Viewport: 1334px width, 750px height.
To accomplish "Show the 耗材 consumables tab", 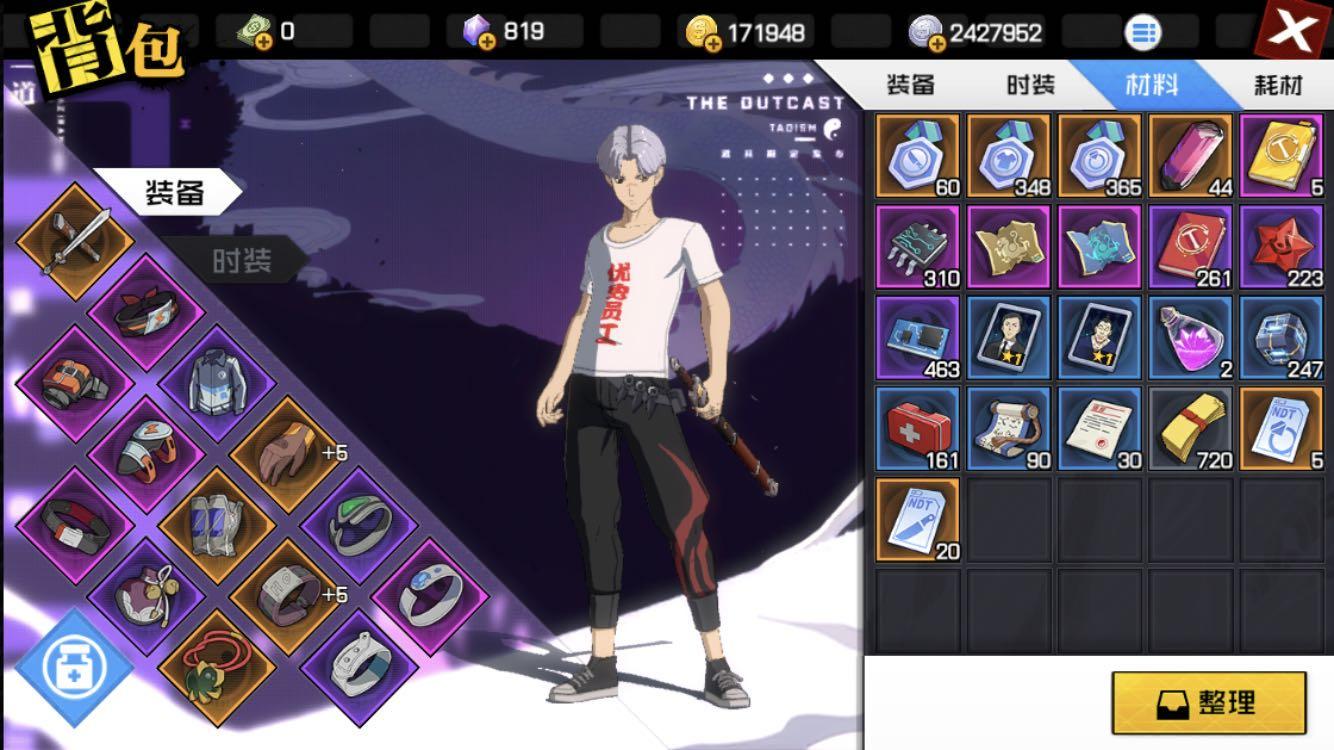I will coord(1278,85).
